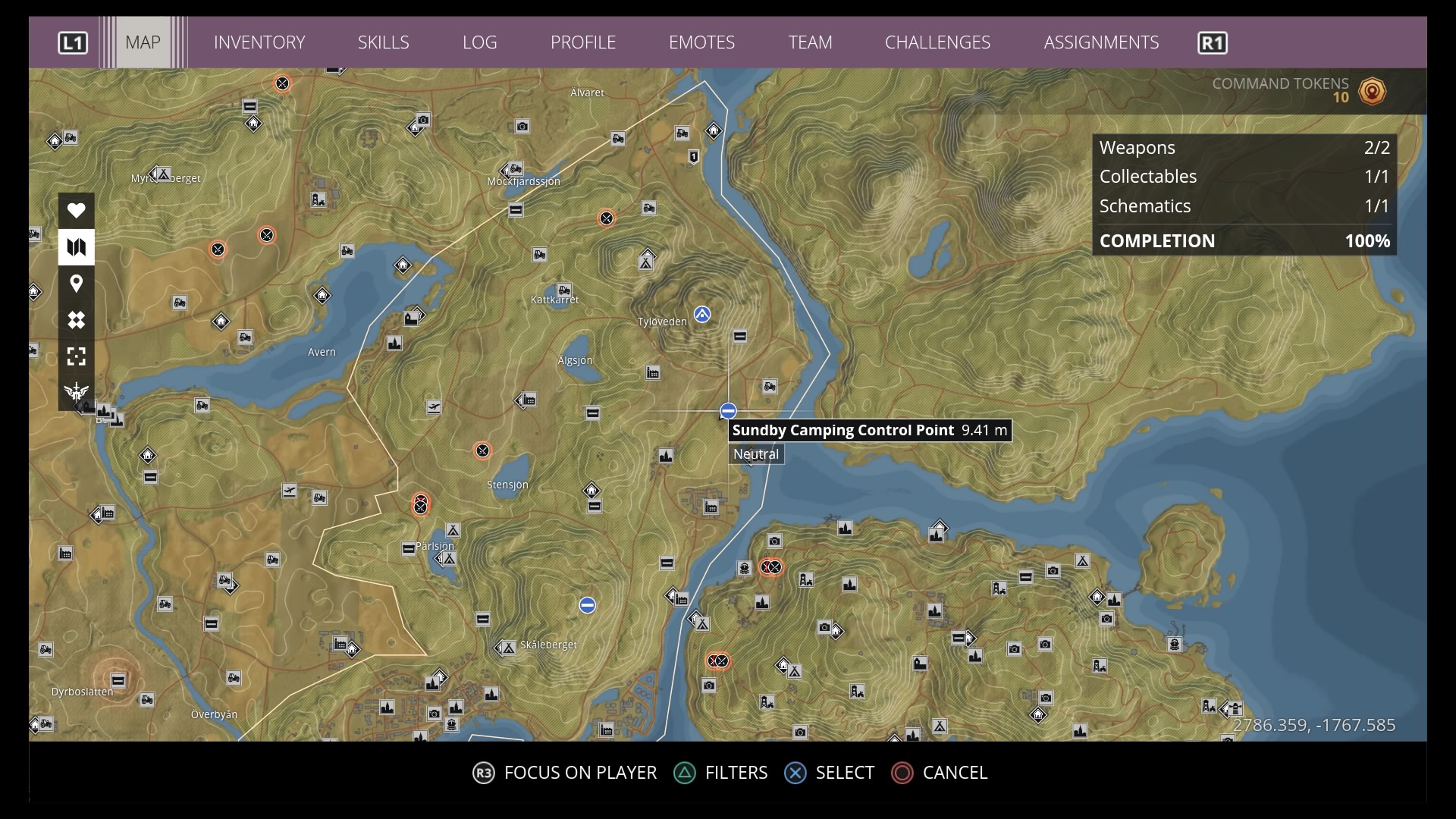
Task: Open the completion stats panel
Action: (x=1244, y=193)
